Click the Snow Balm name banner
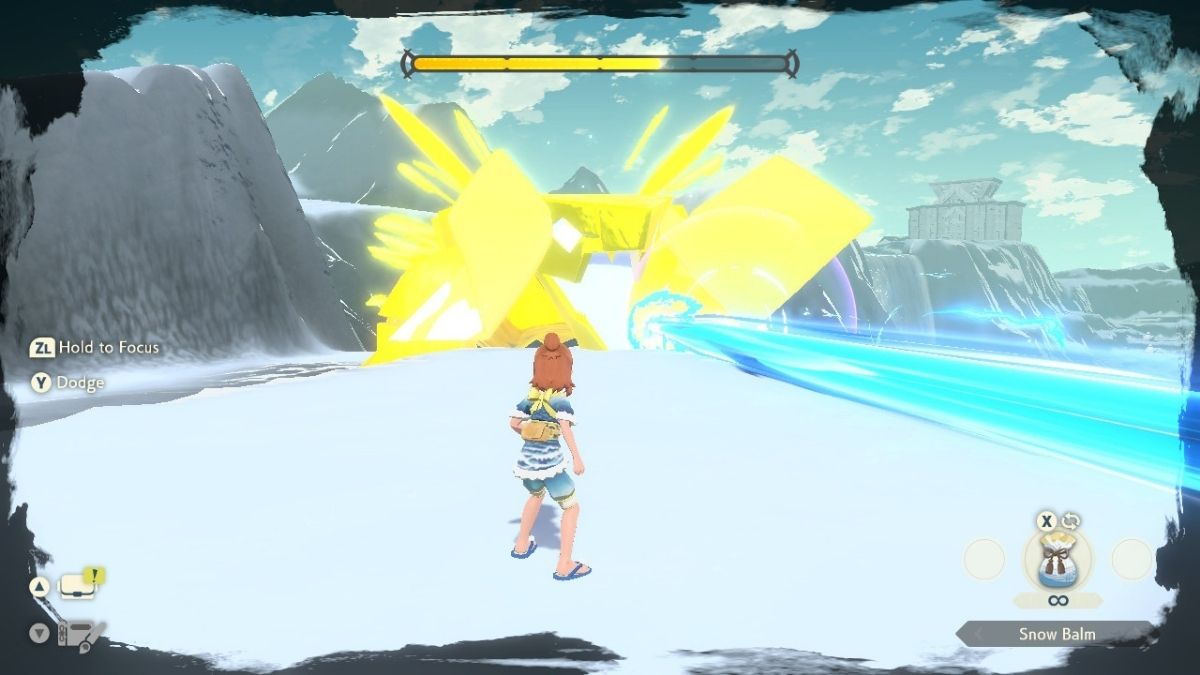 [1056, 634]
